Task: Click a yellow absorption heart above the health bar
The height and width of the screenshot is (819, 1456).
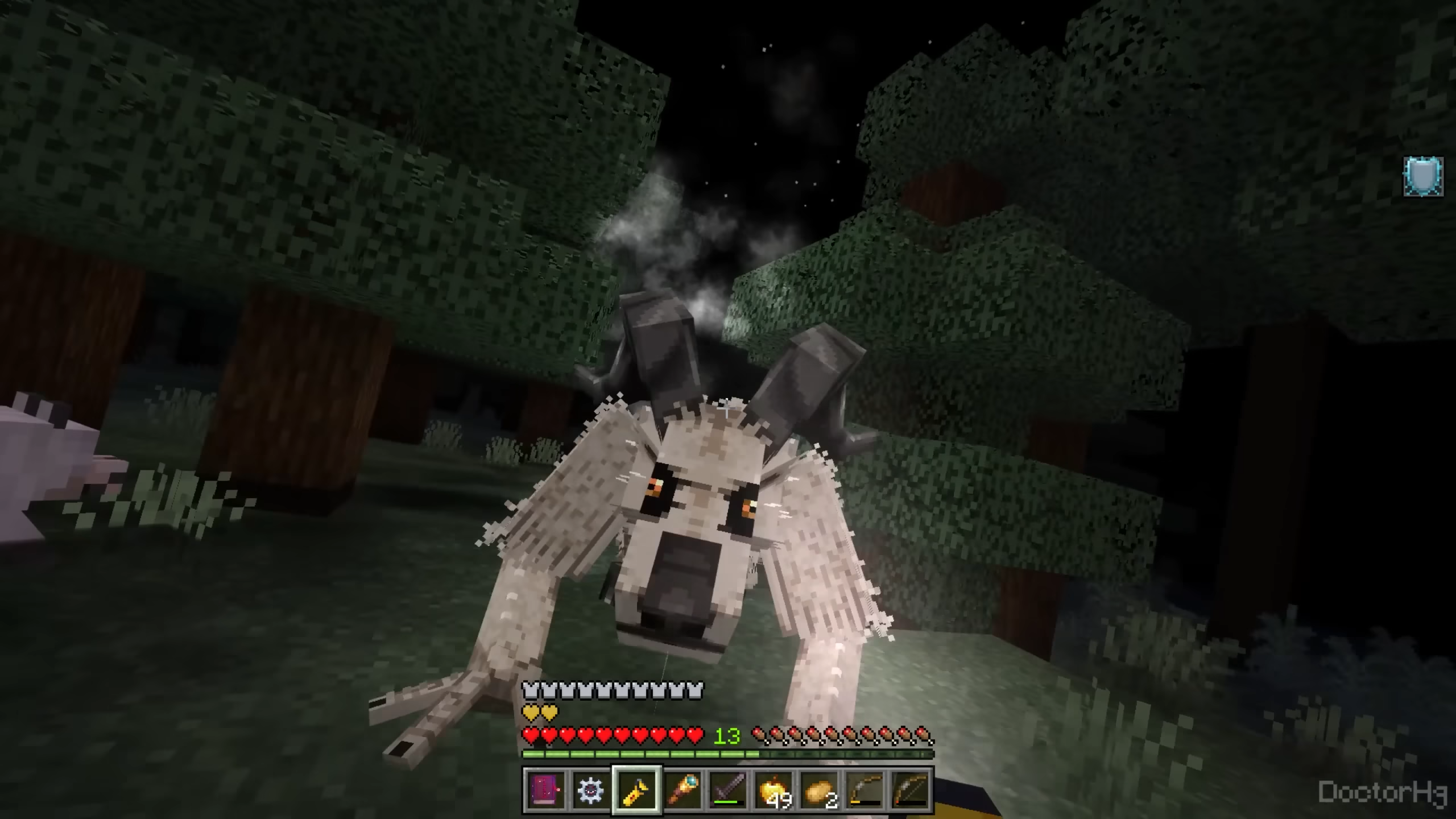Action: click(x=531, y=712)
